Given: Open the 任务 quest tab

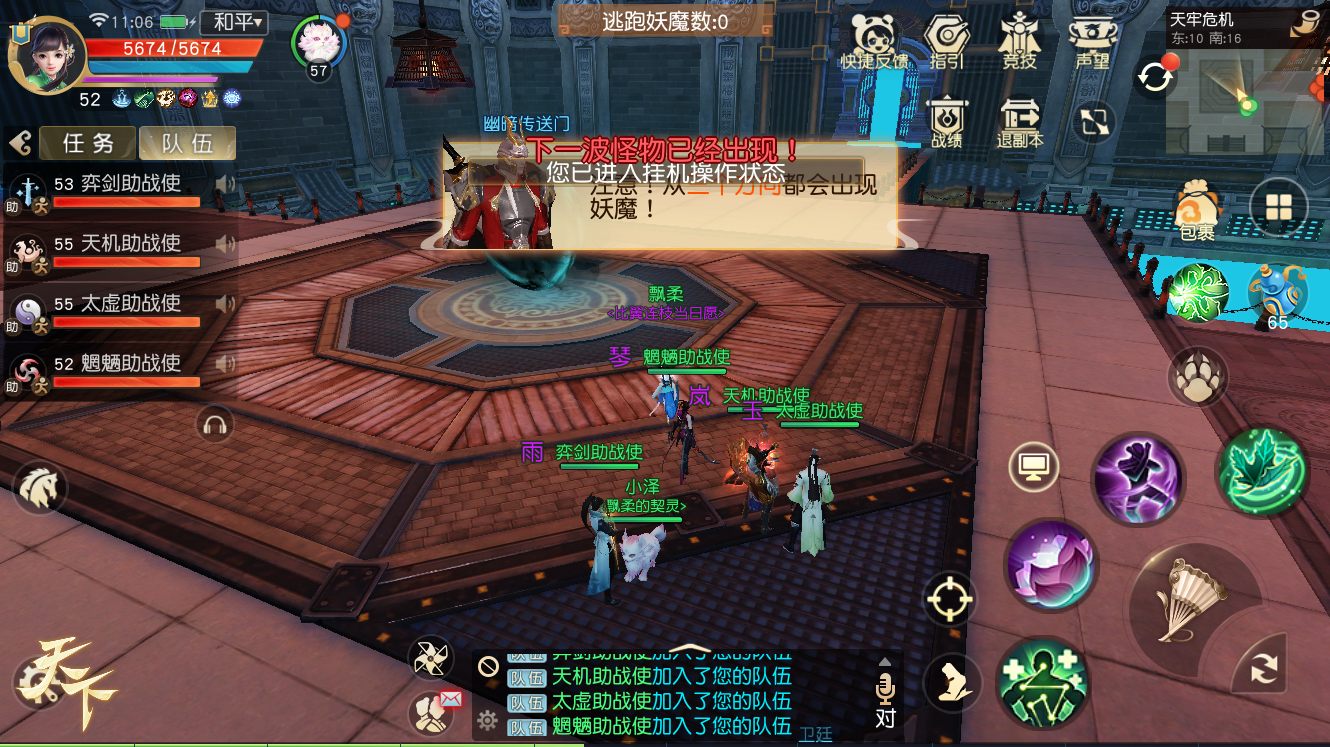Looking at the screenshot, I should pyautogui.click(x=88, y=143).
